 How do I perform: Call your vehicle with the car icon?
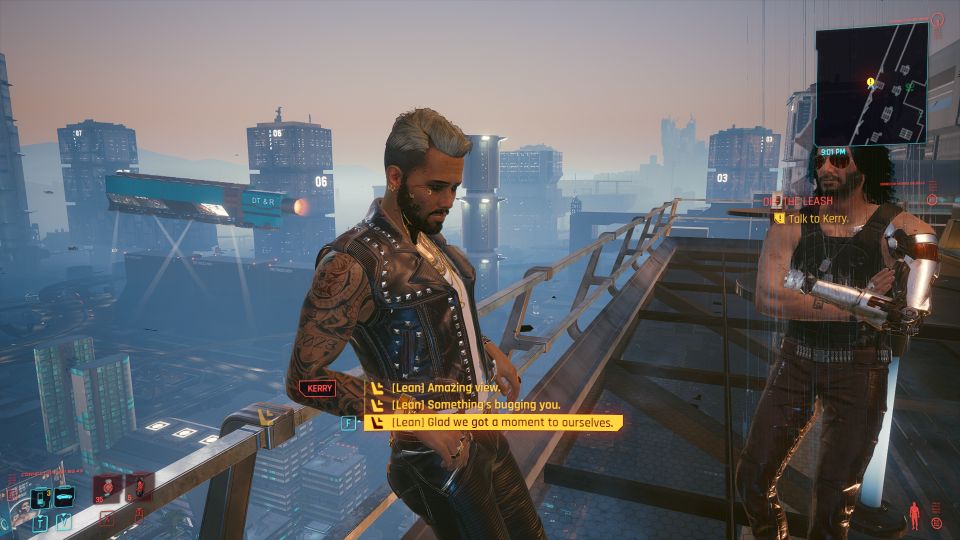64,497
